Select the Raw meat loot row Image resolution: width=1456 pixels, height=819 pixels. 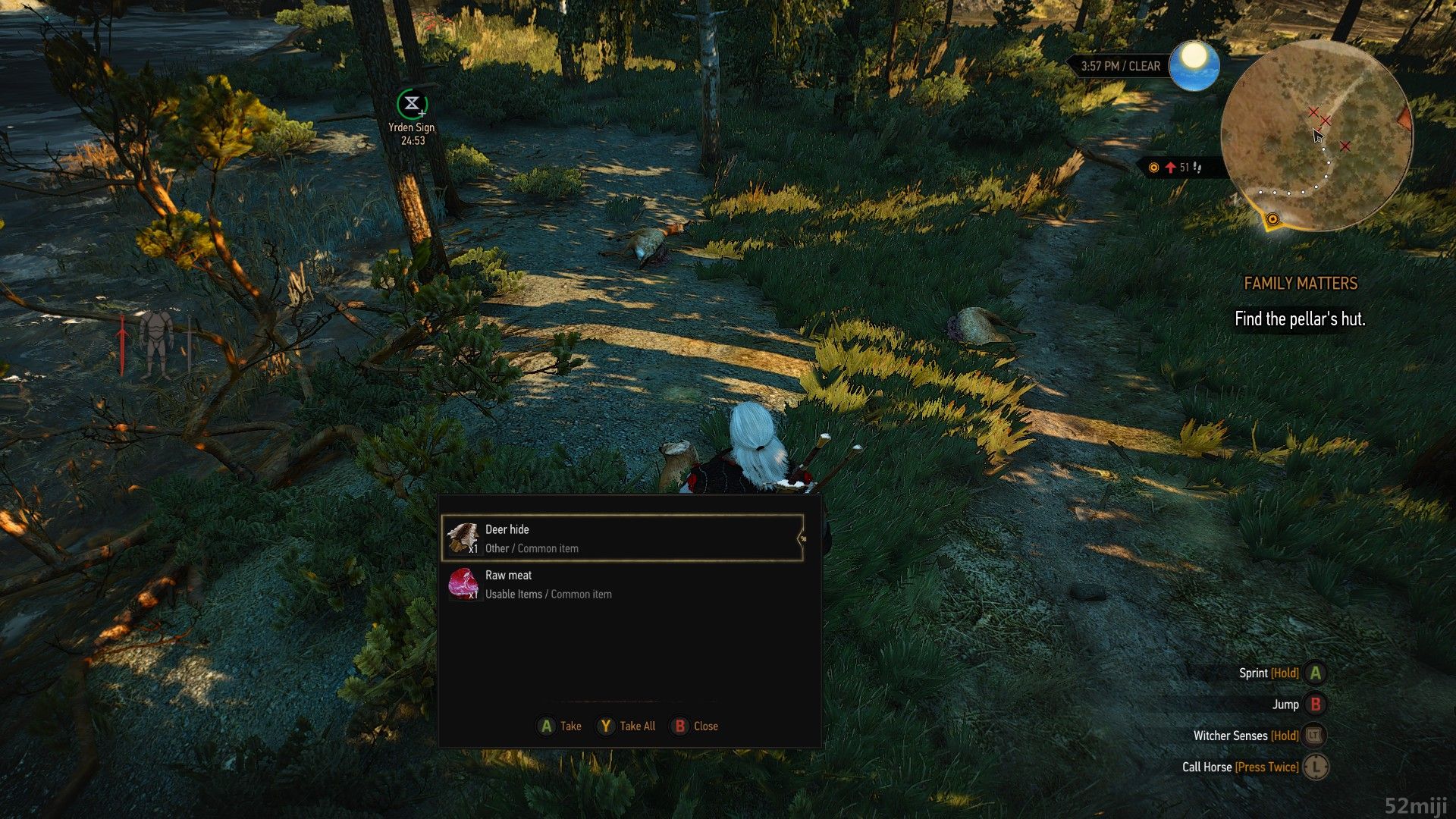coord(622,585)
